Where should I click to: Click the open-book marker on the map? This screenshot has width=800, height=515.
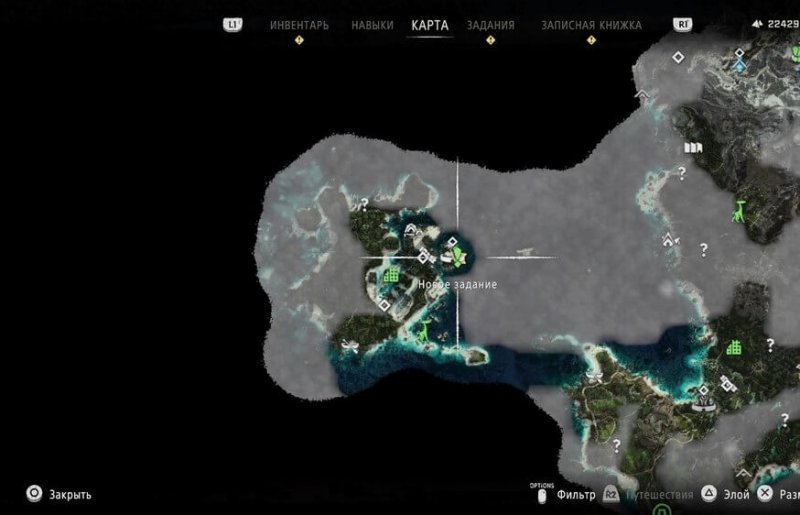coord(692,147)
